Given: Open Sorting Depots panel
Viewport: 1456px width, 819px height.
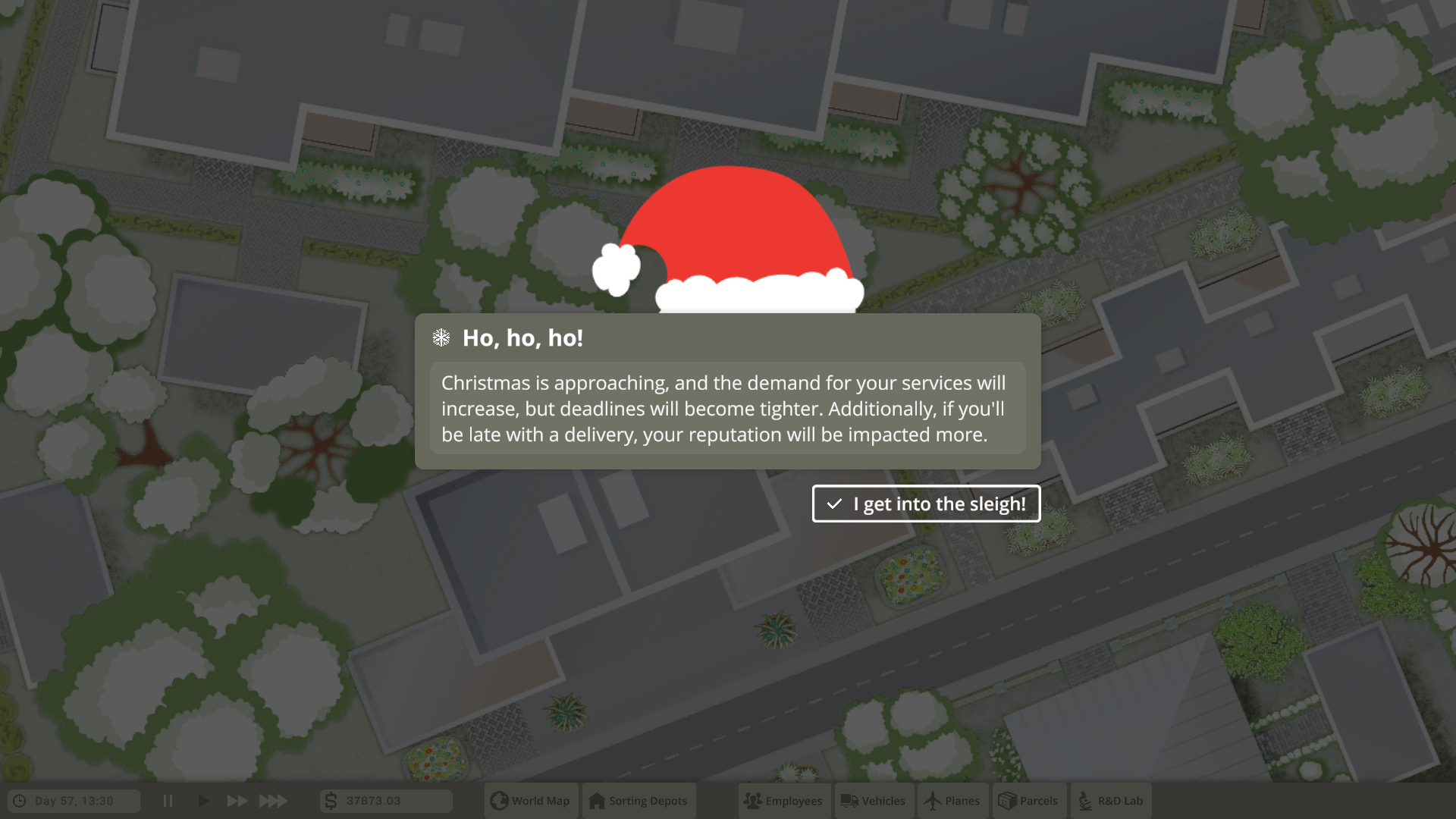Looking at the screenshot, I should pos(639,801).
